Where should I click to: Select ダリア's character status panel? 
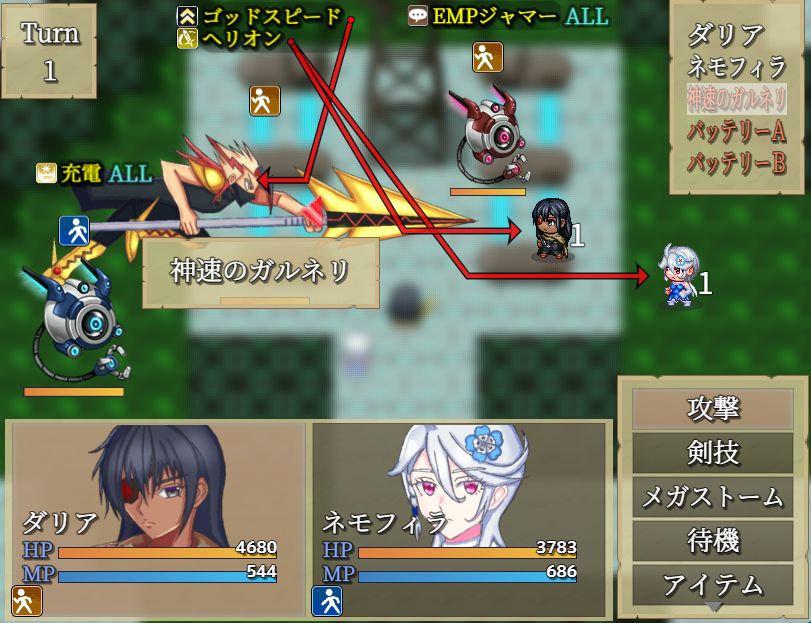[x=157, y=519]
